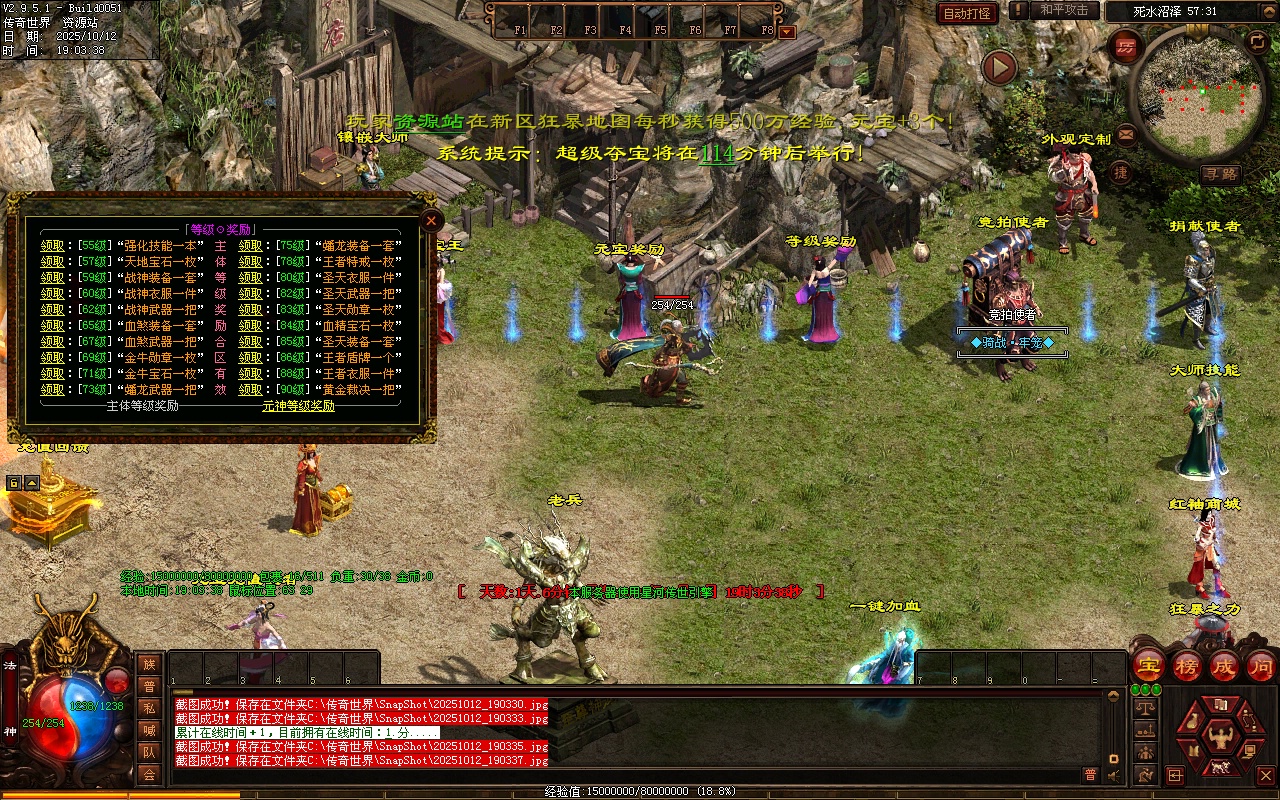The image size is (1280, 800).
Task: Switch to 元神等级奖励 rewards
Action: [x=298, y=406]
